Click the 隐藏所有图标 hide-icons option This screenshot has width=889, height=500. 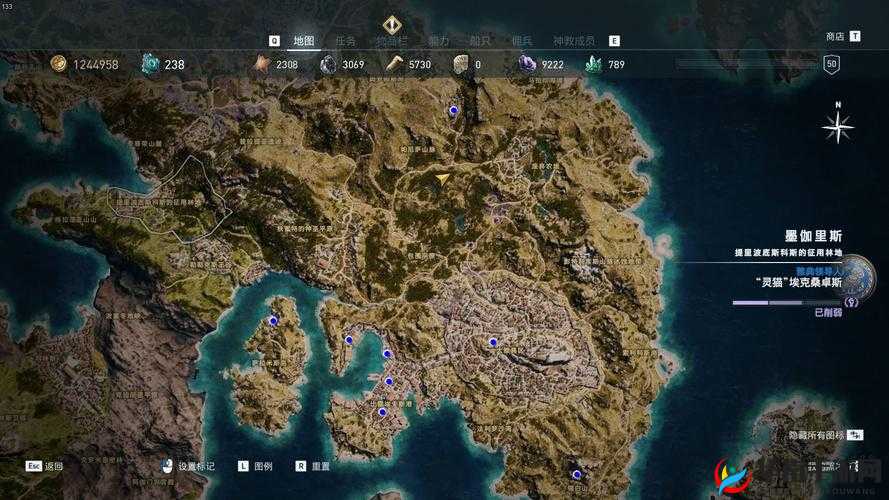pos(817,436)
